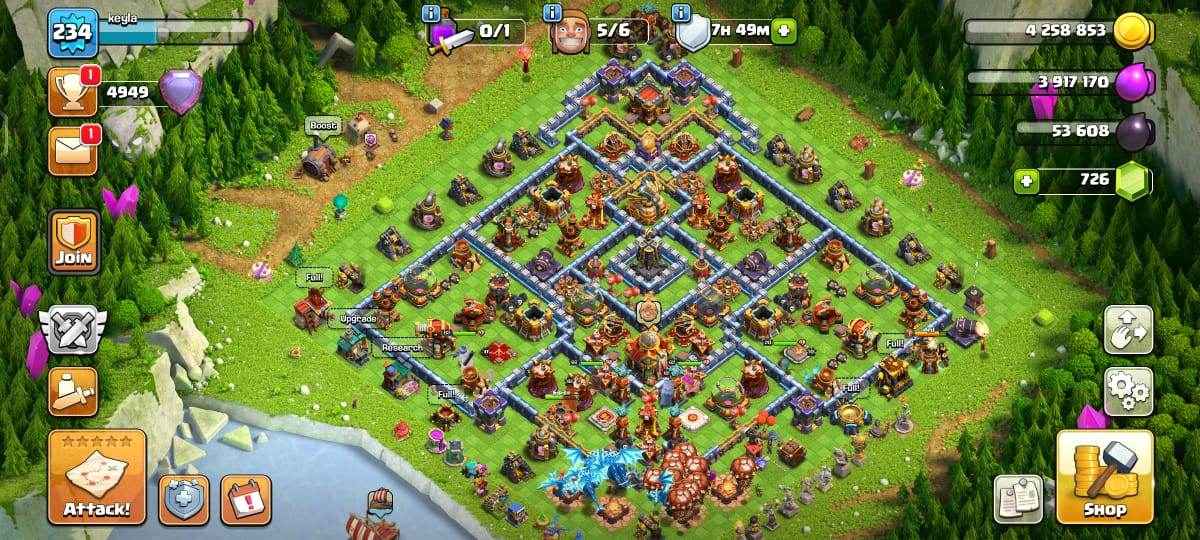Extend the shield with its green plus

783,31
